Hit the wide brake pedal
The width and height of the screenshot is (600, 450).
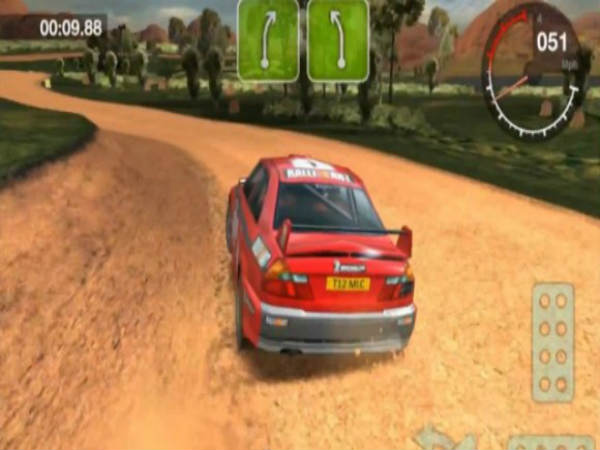click(x=551, y=441)
